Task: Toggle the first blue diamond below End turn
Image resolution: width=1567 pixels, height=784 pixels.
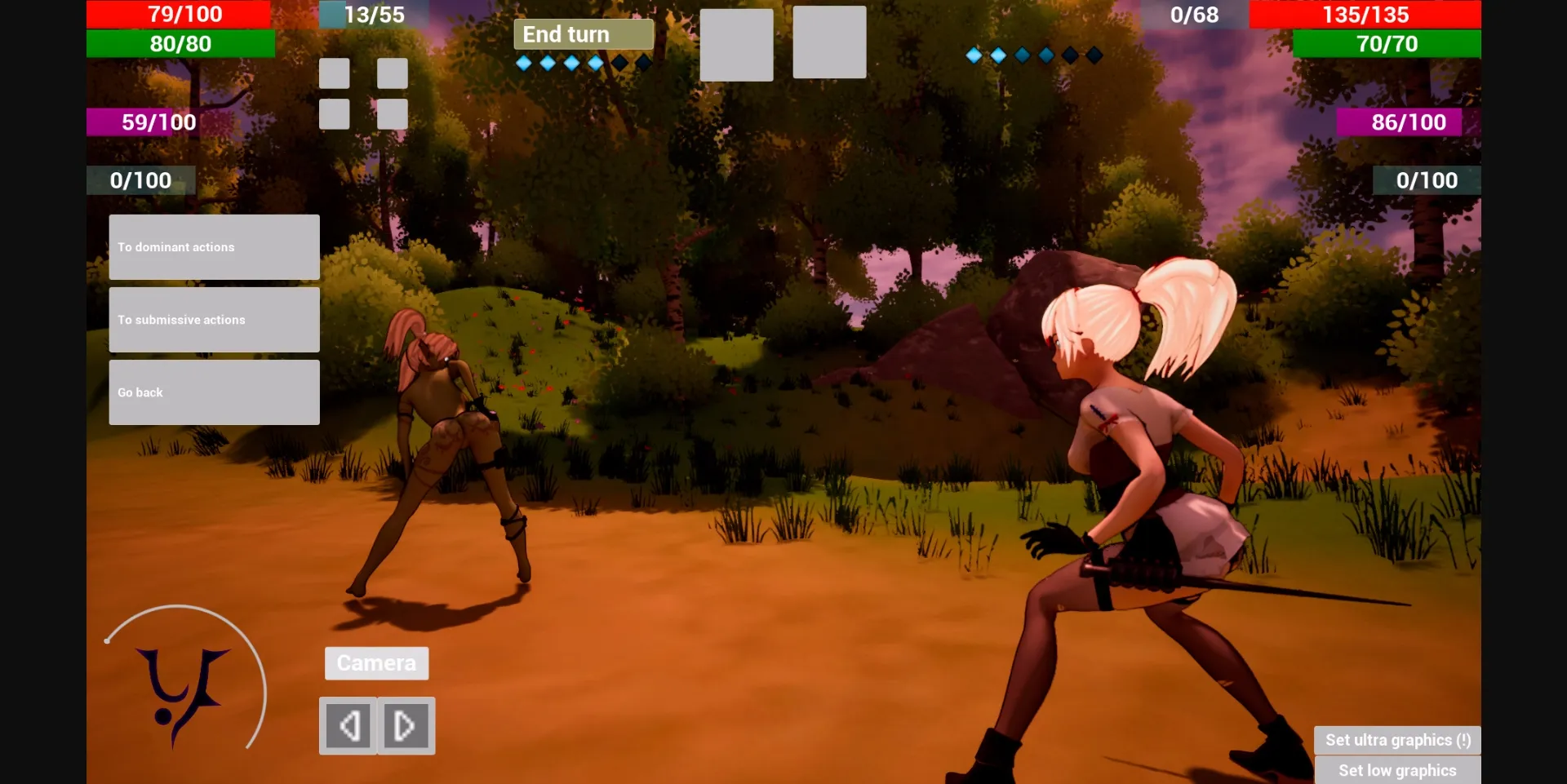Action: [522, 61]
